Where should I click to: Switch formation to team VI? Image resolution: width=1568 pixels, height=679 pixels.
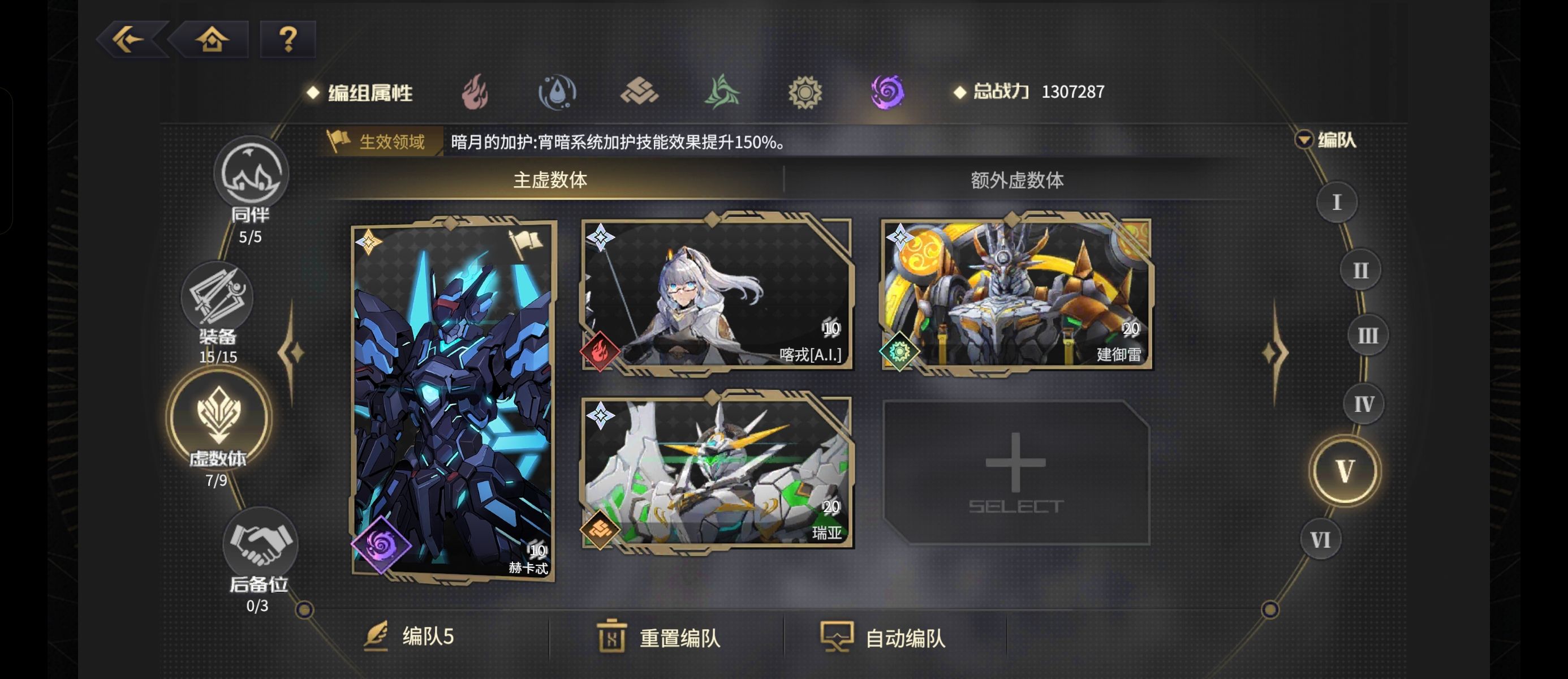pyautogui.click(x=1320, y=538)
